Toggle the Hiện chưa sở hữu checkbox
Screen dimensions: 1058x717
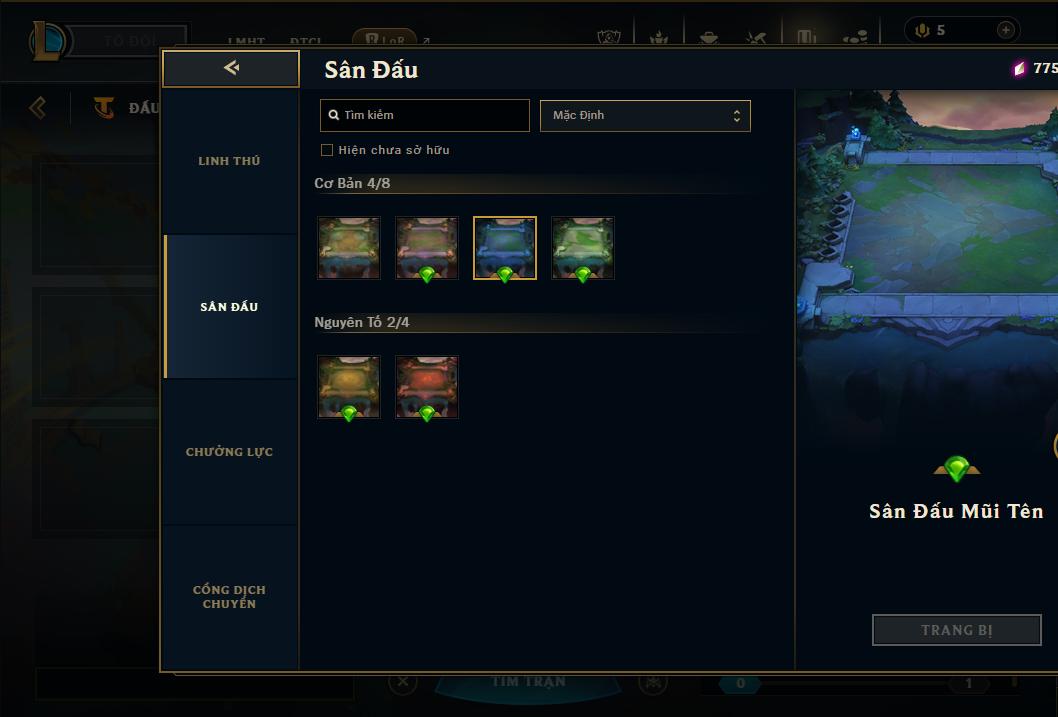point(327,150)
